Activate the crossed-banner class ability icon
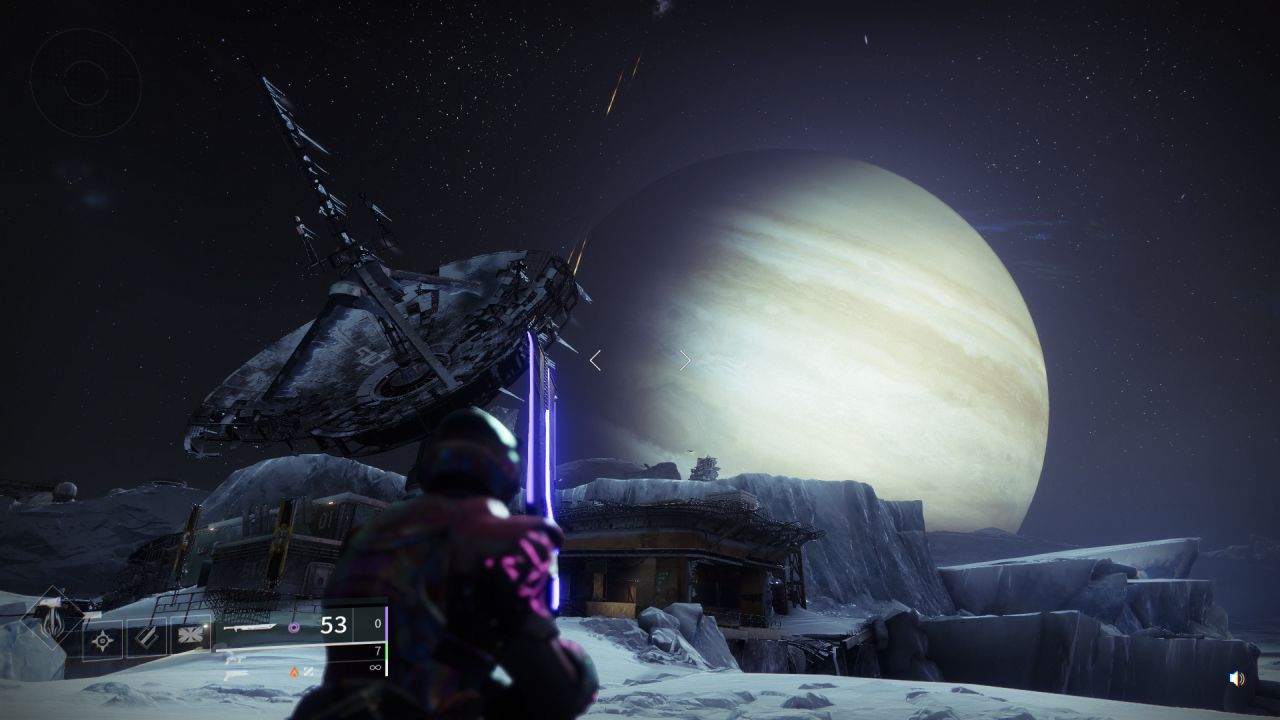The width and height of the screenshot is (1280, 720). click(x=189, y=637)
